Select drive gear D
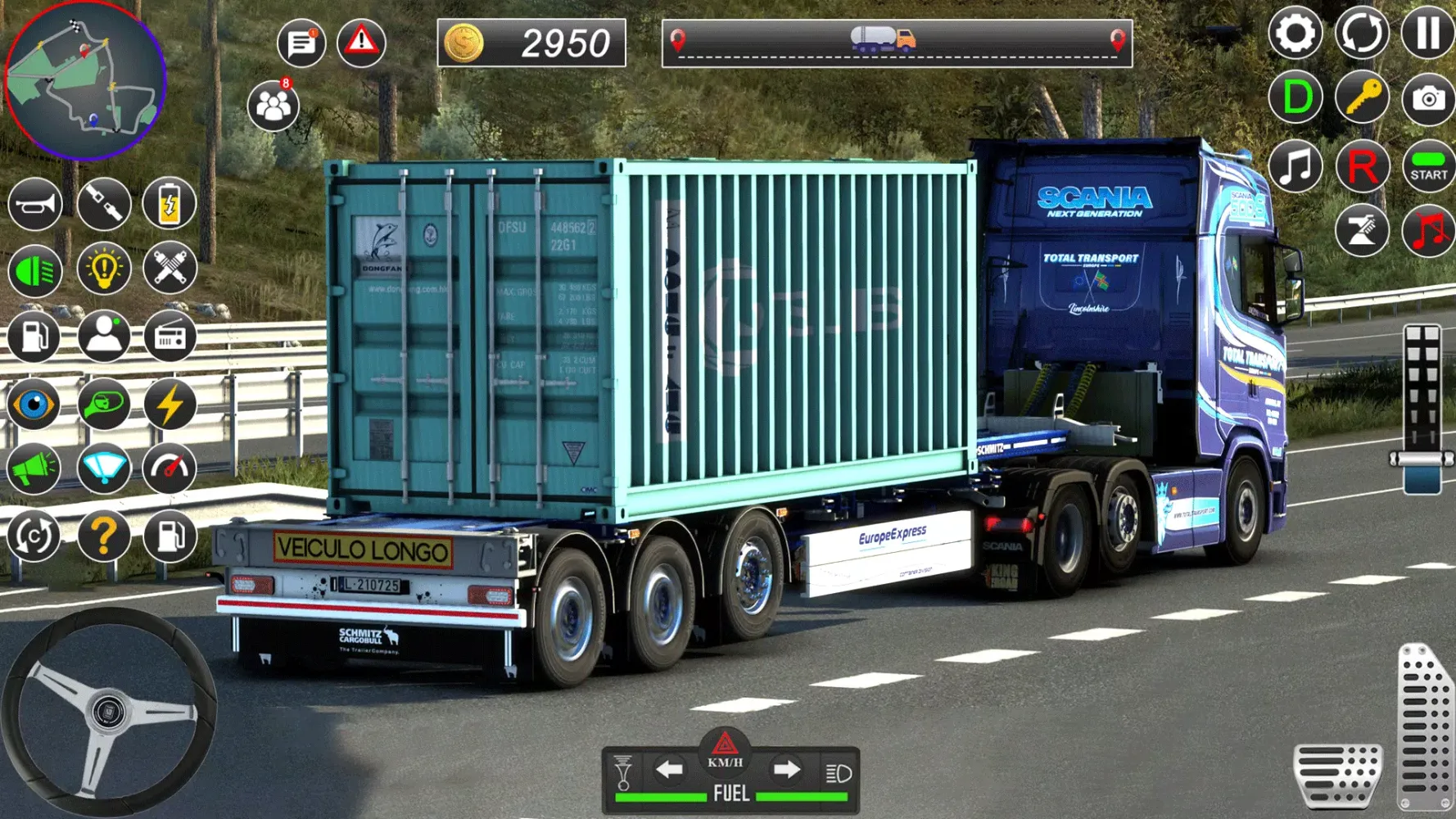 (x=1295, y=98)
